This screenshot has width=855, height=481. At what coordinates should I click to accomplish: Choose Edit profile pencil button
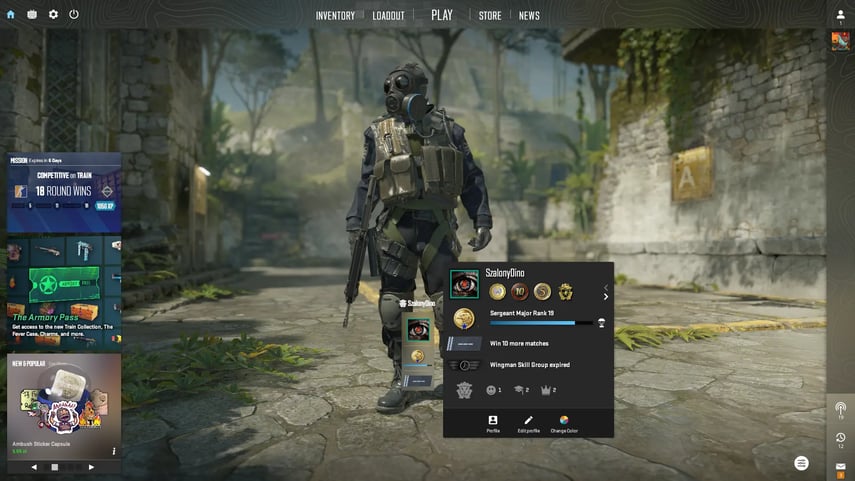tap(528, 424)
